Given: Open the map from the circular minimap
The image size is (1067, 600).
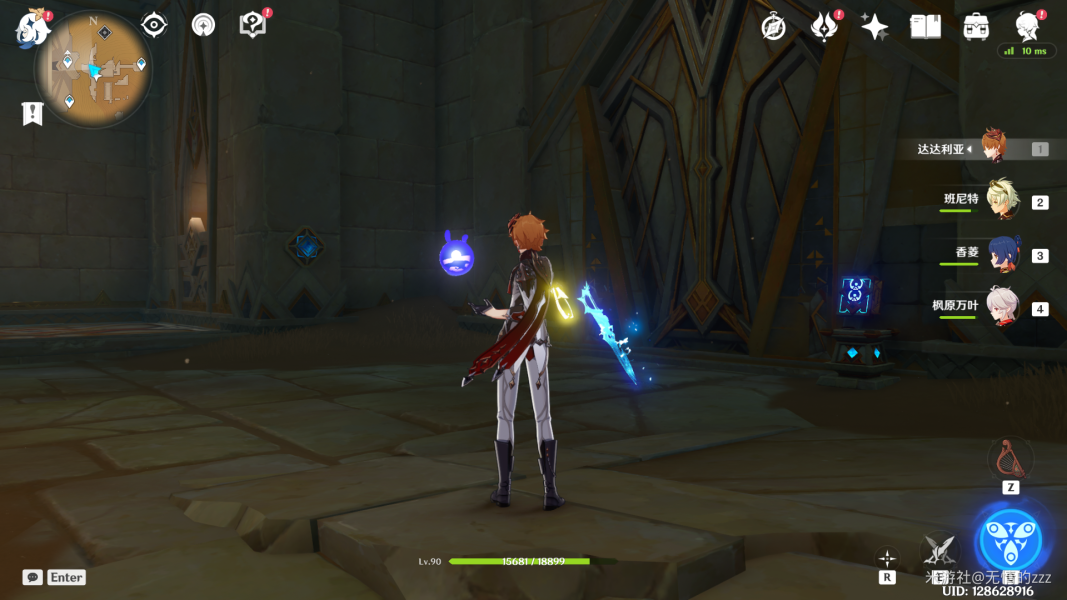Looking at the screenshot, I should [93, 70].
